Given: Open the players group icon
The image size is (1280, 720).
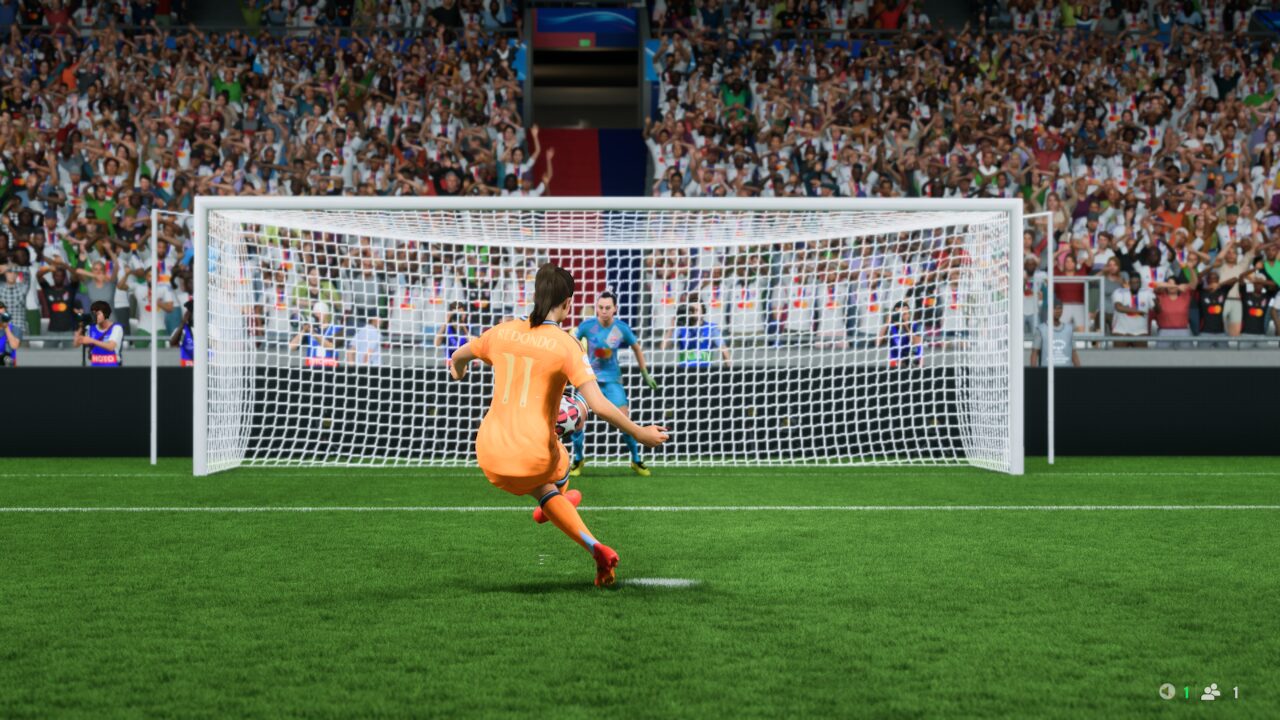Looking at the screenshot, I should coord(1210,691).
